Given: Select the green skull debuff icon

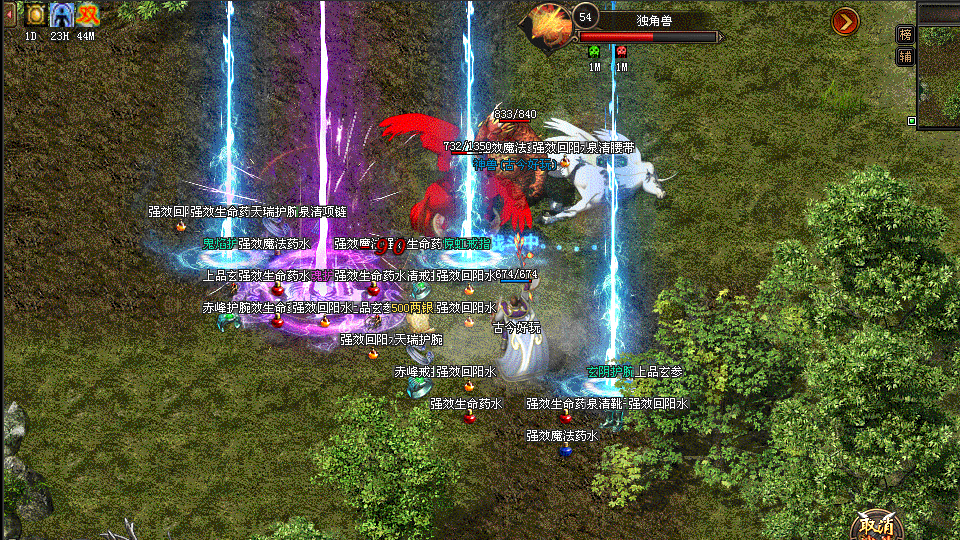Looking at the screenshot, I should point(593,50).
